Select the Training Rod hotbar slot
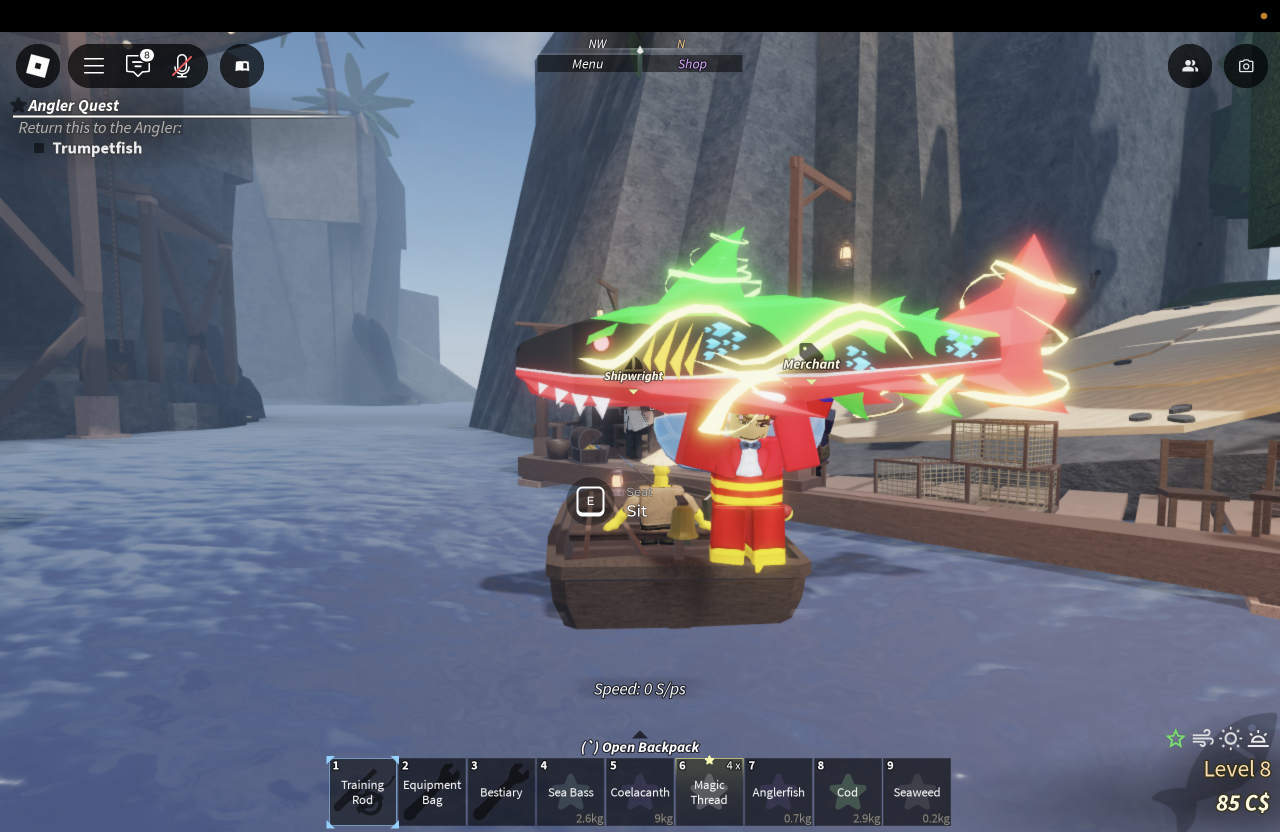Image resolution: width=1280 pixels, height=832 pixels. [362, 792]
